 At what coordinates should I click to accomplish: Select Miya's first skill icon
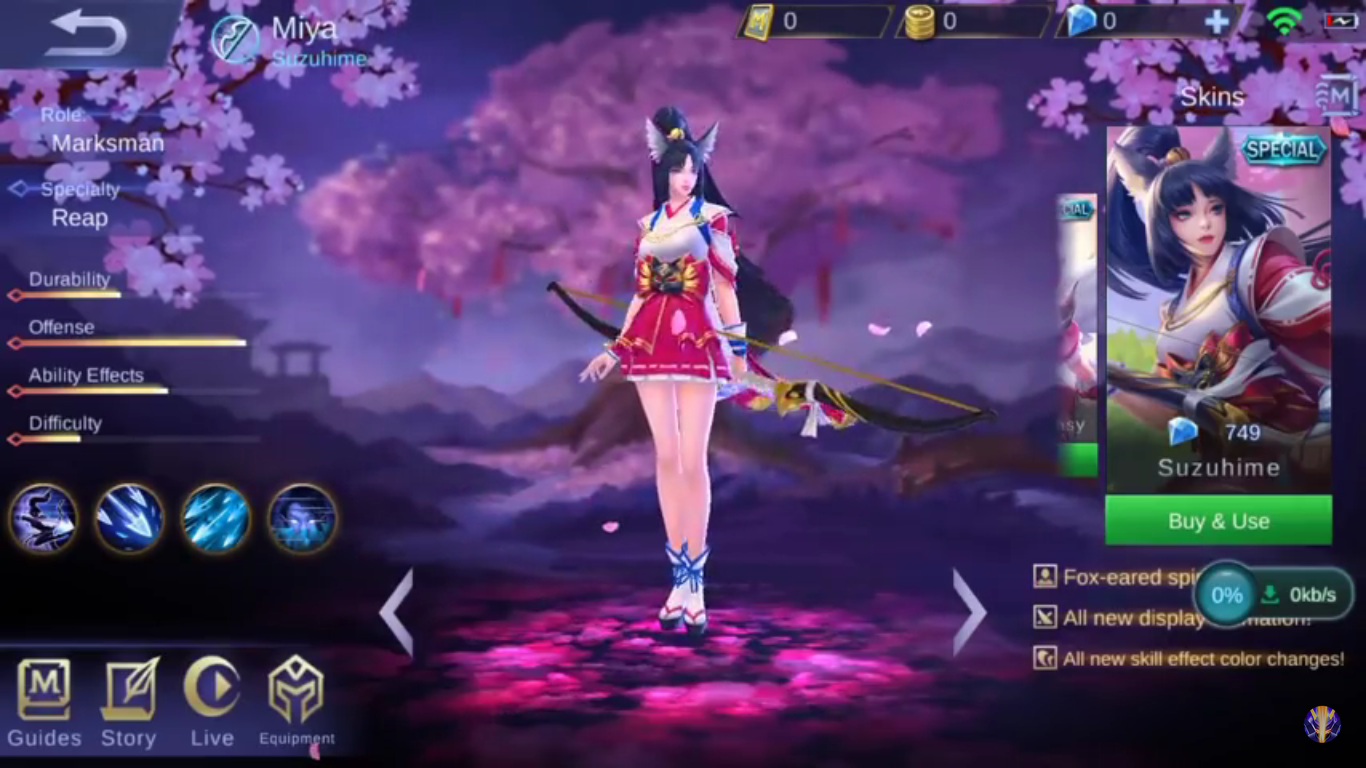coord(43,518)
